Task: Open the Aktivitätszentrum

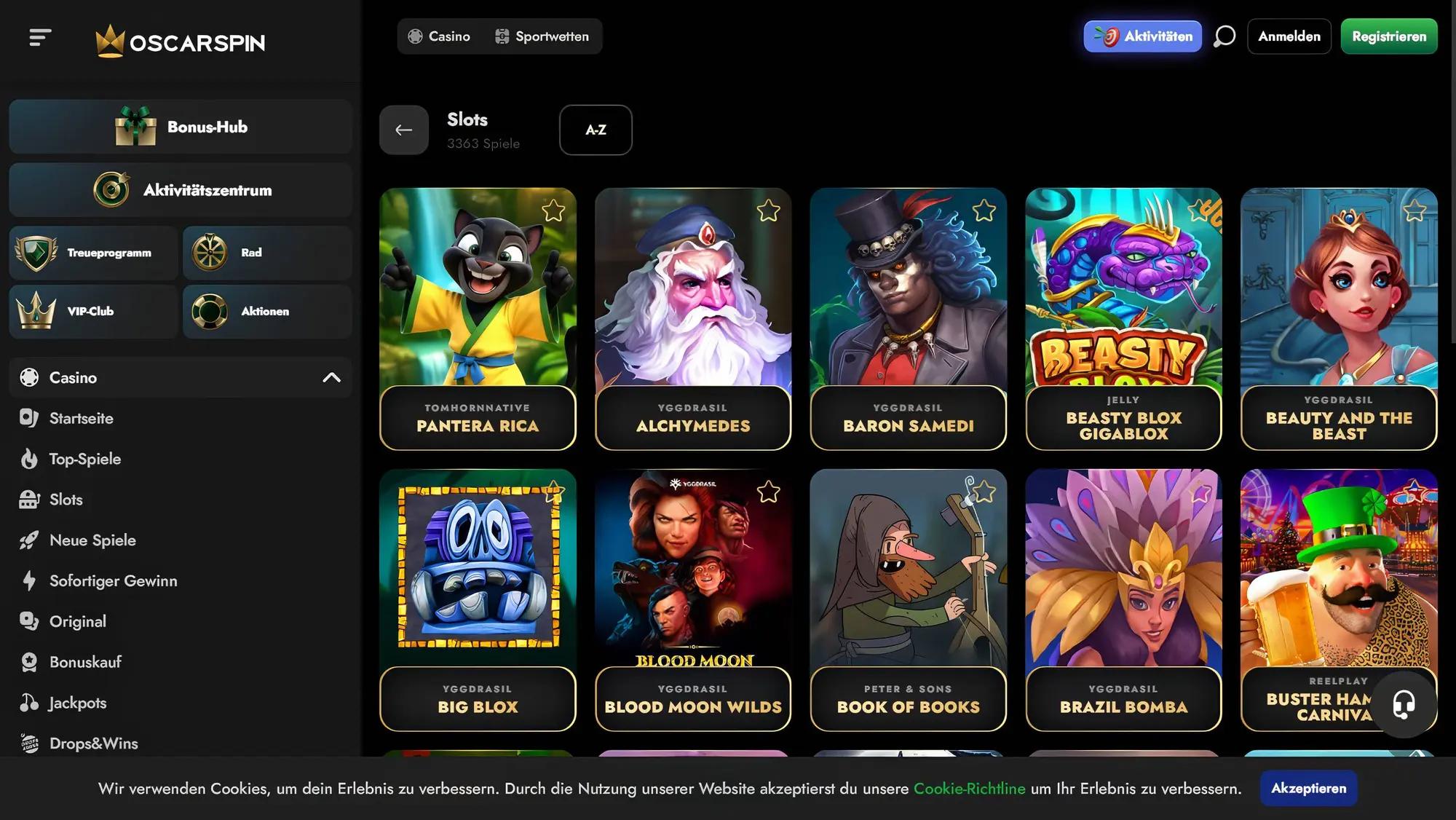Action: pyautogui.click(x=180, y=189)
